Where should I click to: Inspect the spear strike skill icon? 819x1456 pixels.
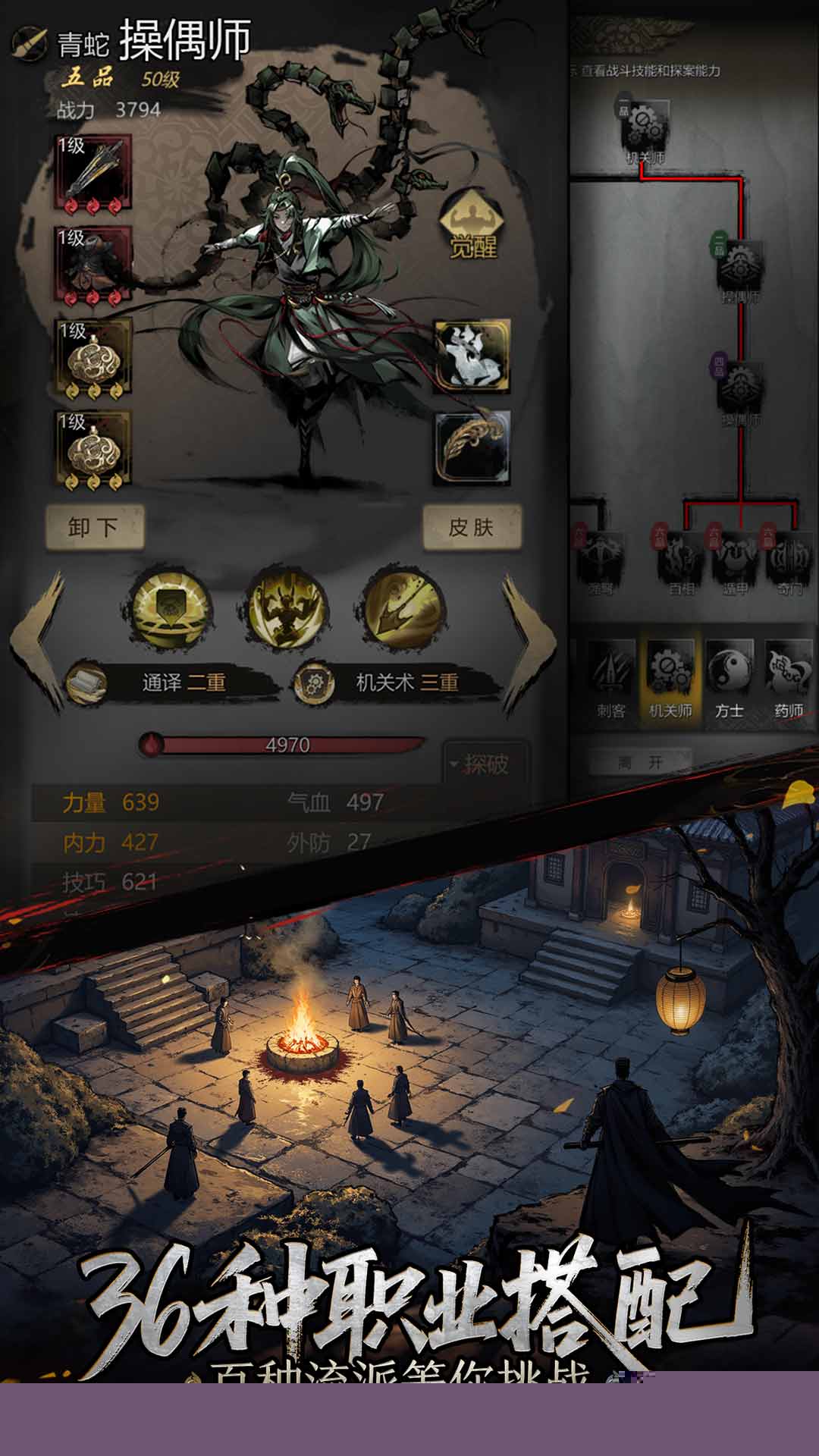(402, 608)
